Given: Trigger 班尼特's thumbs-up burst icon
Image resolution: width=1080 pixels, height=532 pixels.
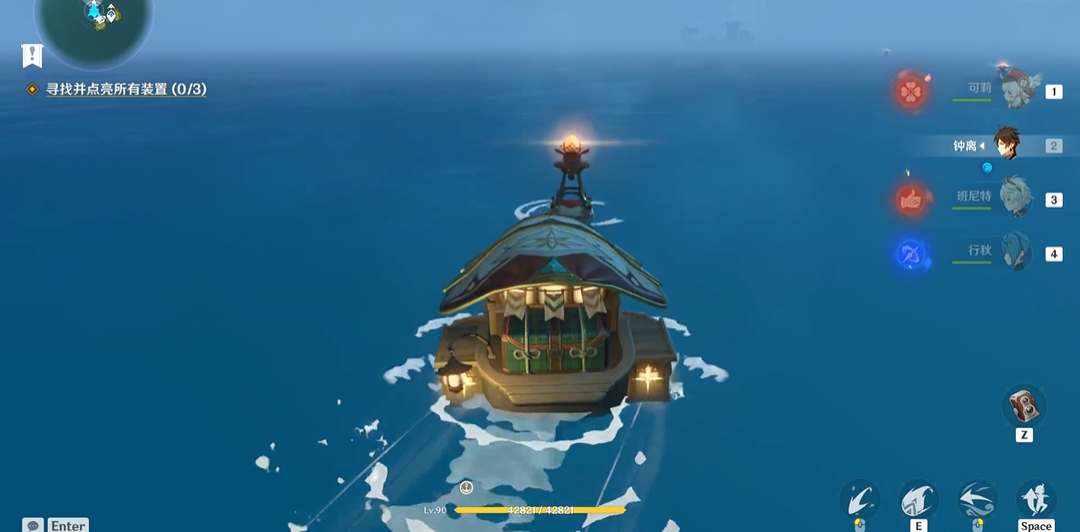Looking at the screenshot, I should 912,200.
